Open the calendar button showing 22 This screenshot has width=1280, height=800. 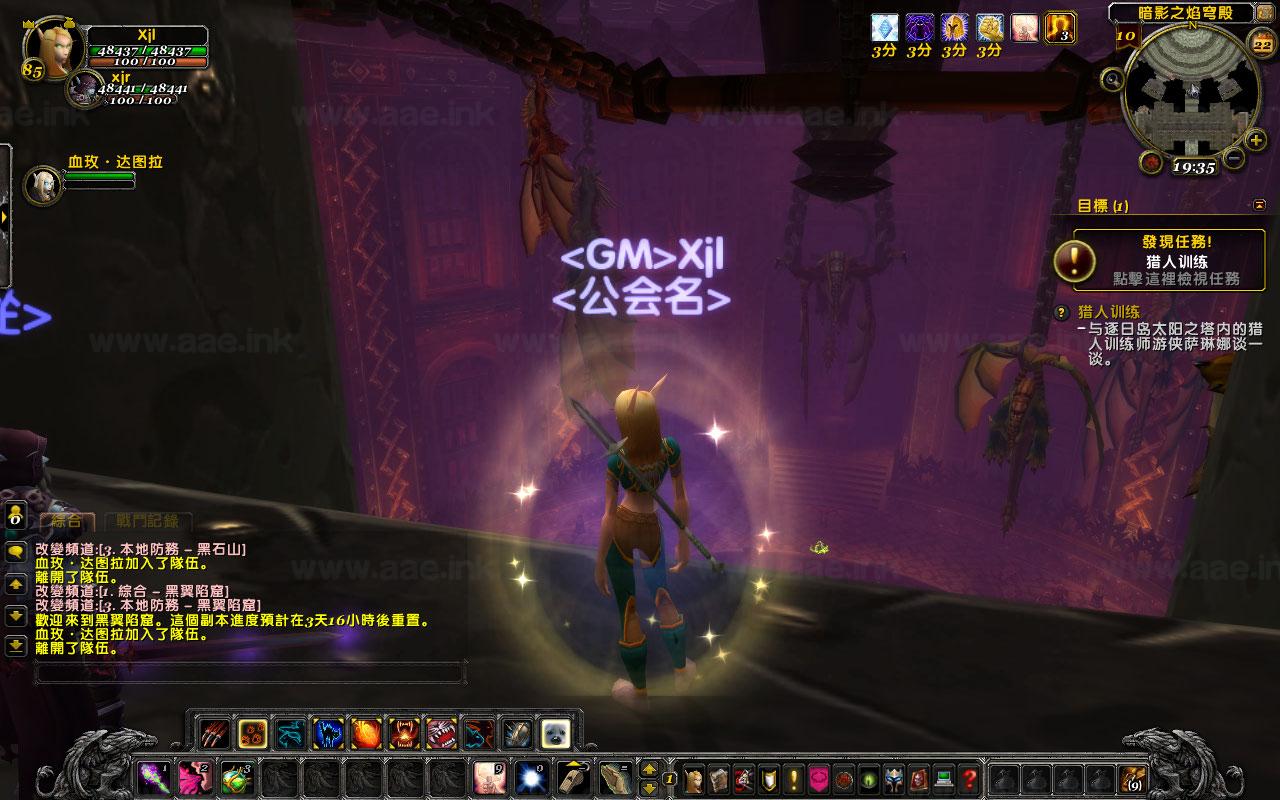pyautogui.click(x=1260, y=40)
